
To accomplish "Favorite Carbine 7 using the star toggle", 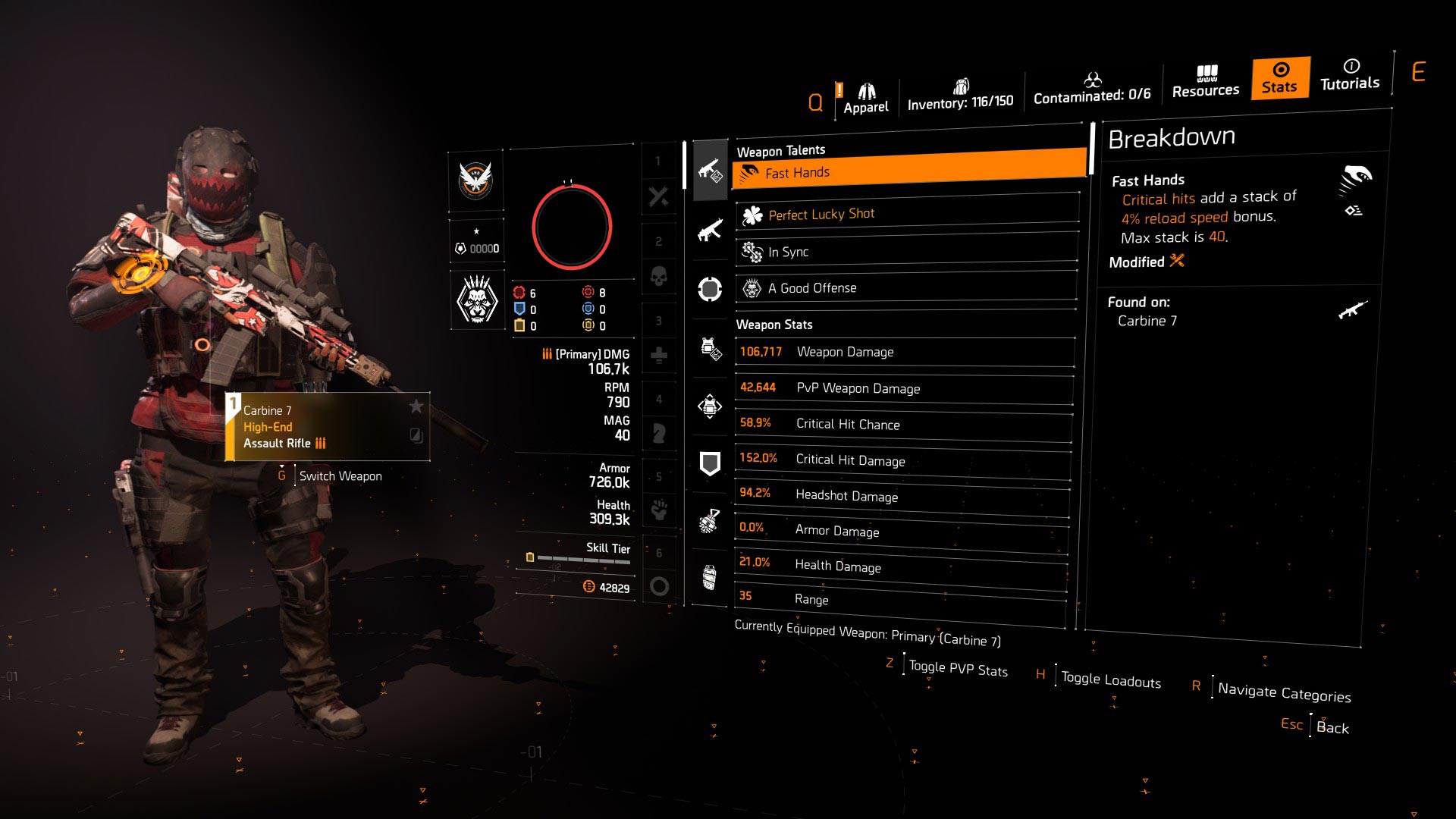I will (x=416, y=406).
